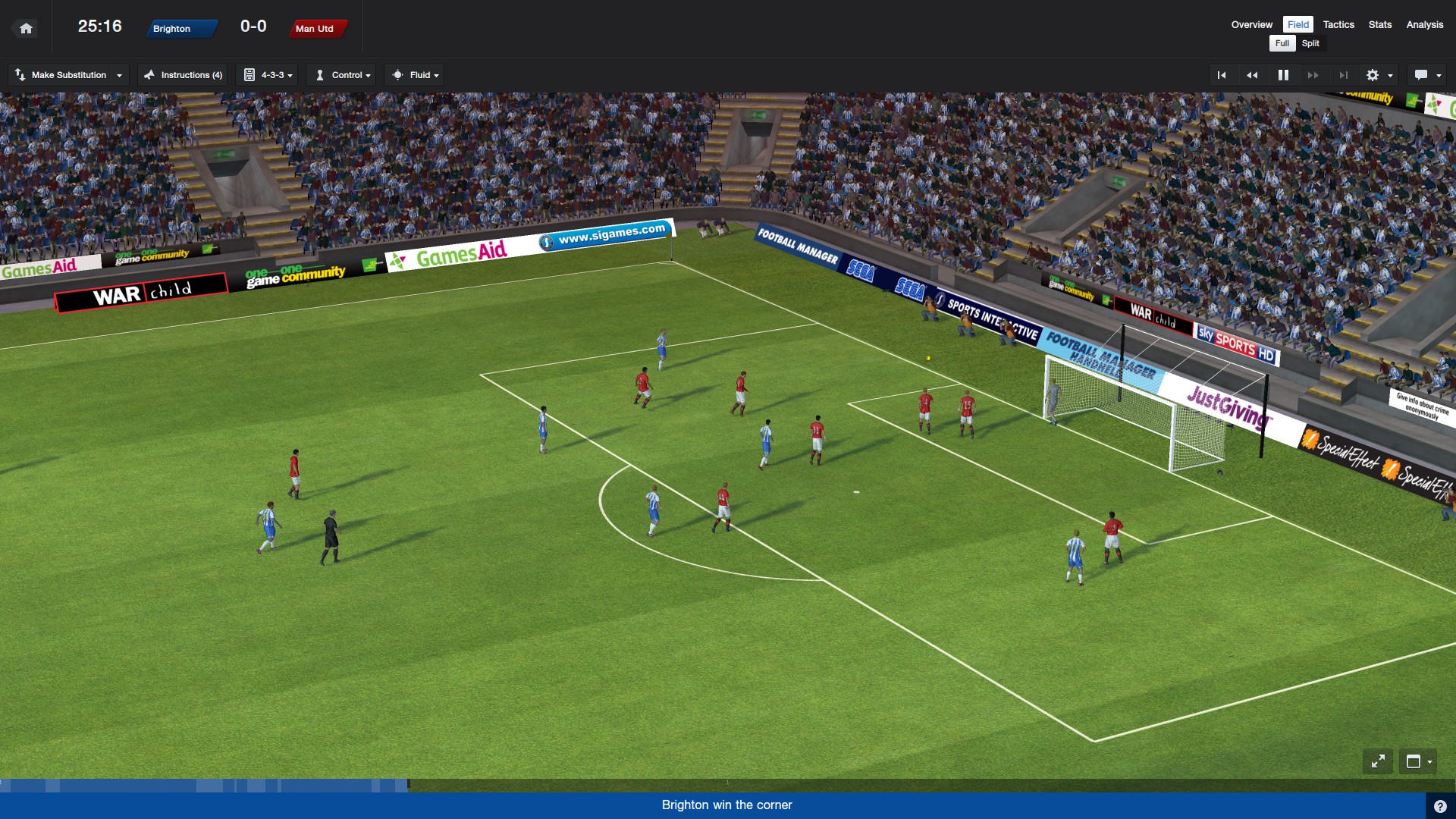Rewind the match replay
This screenshot has height=819, width=1456.
[1252, 75]
